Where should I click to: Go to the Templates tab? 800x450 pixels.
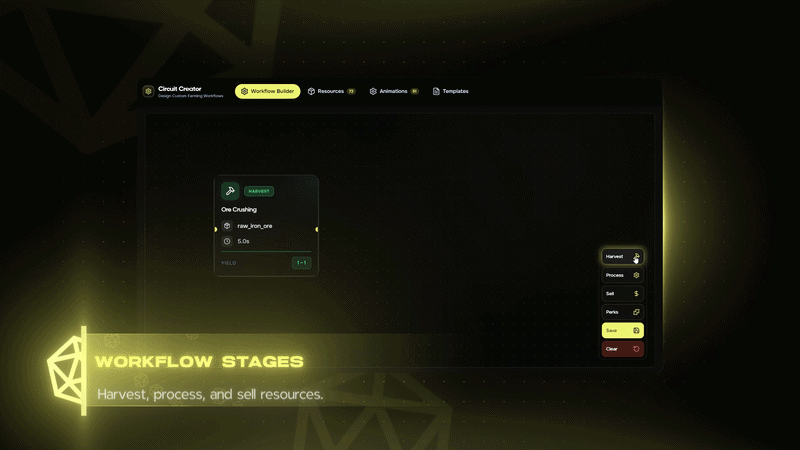pyautogui.click(x=450, y=91)
